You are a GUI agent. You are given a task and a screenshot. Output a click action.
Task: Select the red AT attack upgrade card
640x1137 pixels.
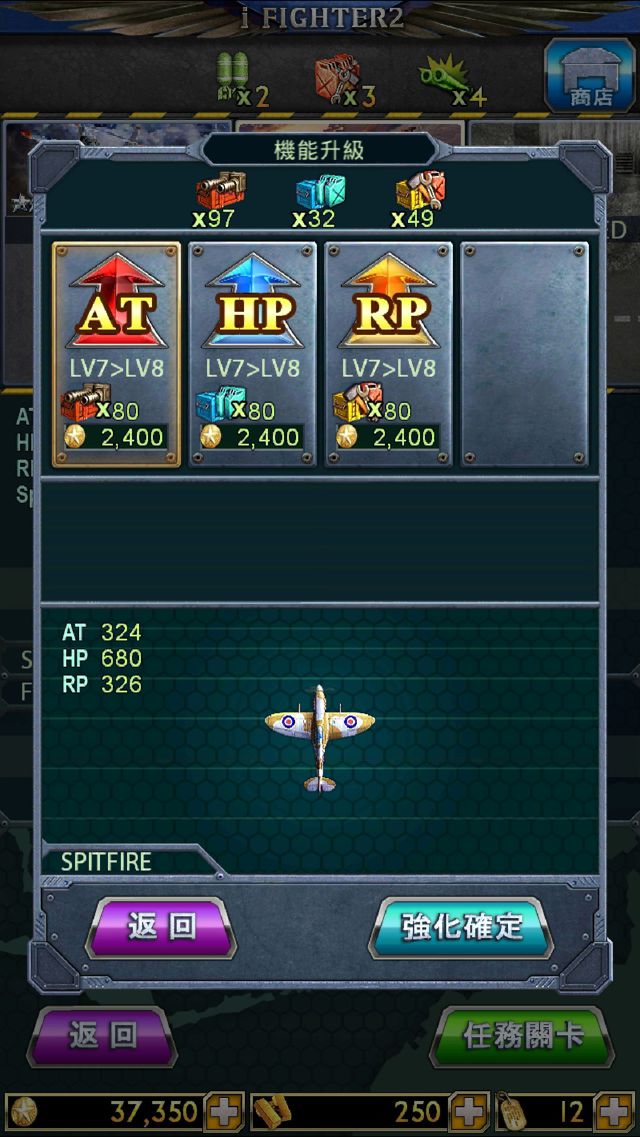[116, 353]
